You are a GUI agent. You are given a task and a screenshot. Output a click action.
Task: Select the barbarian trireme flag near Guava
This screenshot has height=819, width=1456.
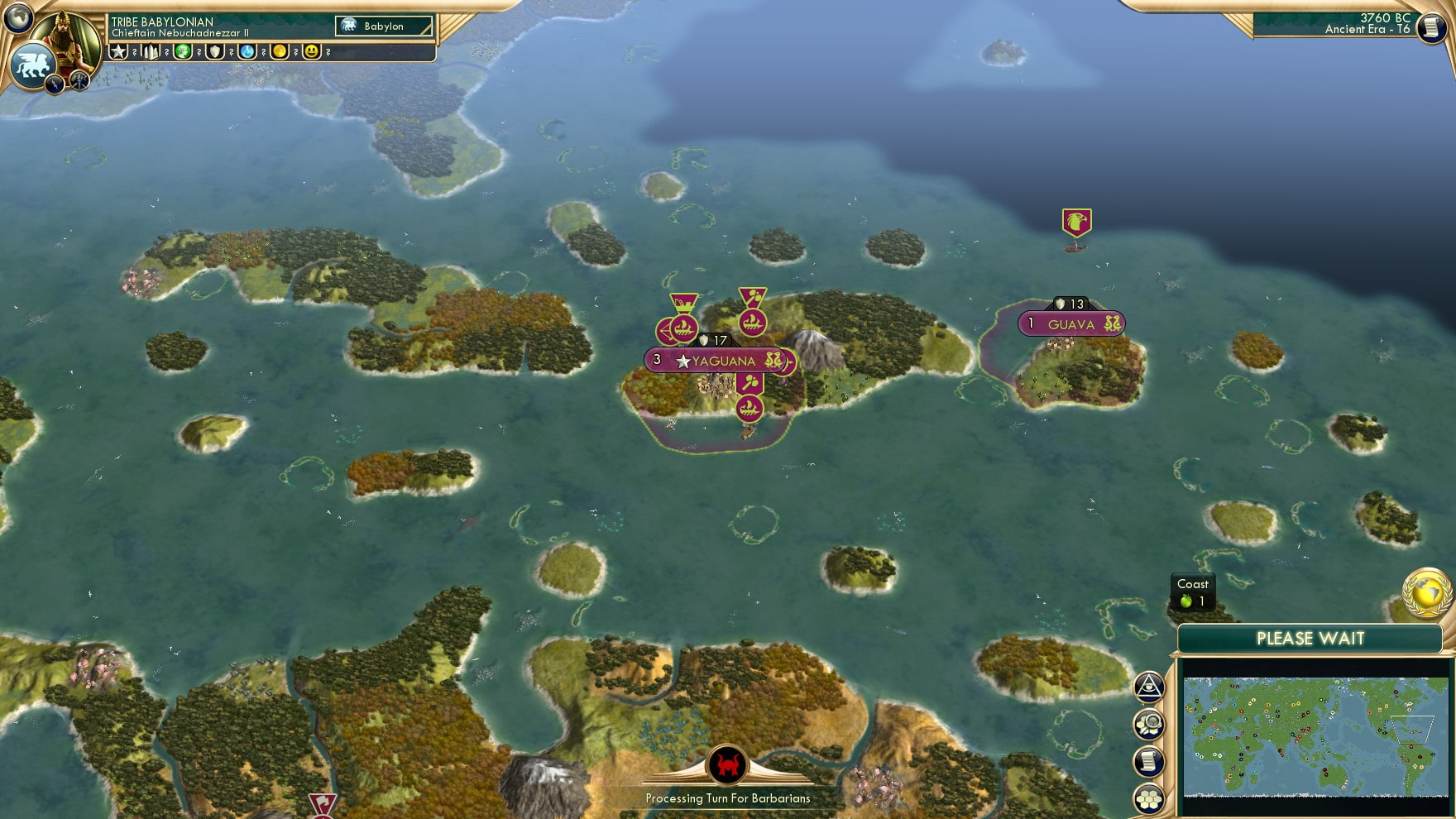tap(1075, 222)
